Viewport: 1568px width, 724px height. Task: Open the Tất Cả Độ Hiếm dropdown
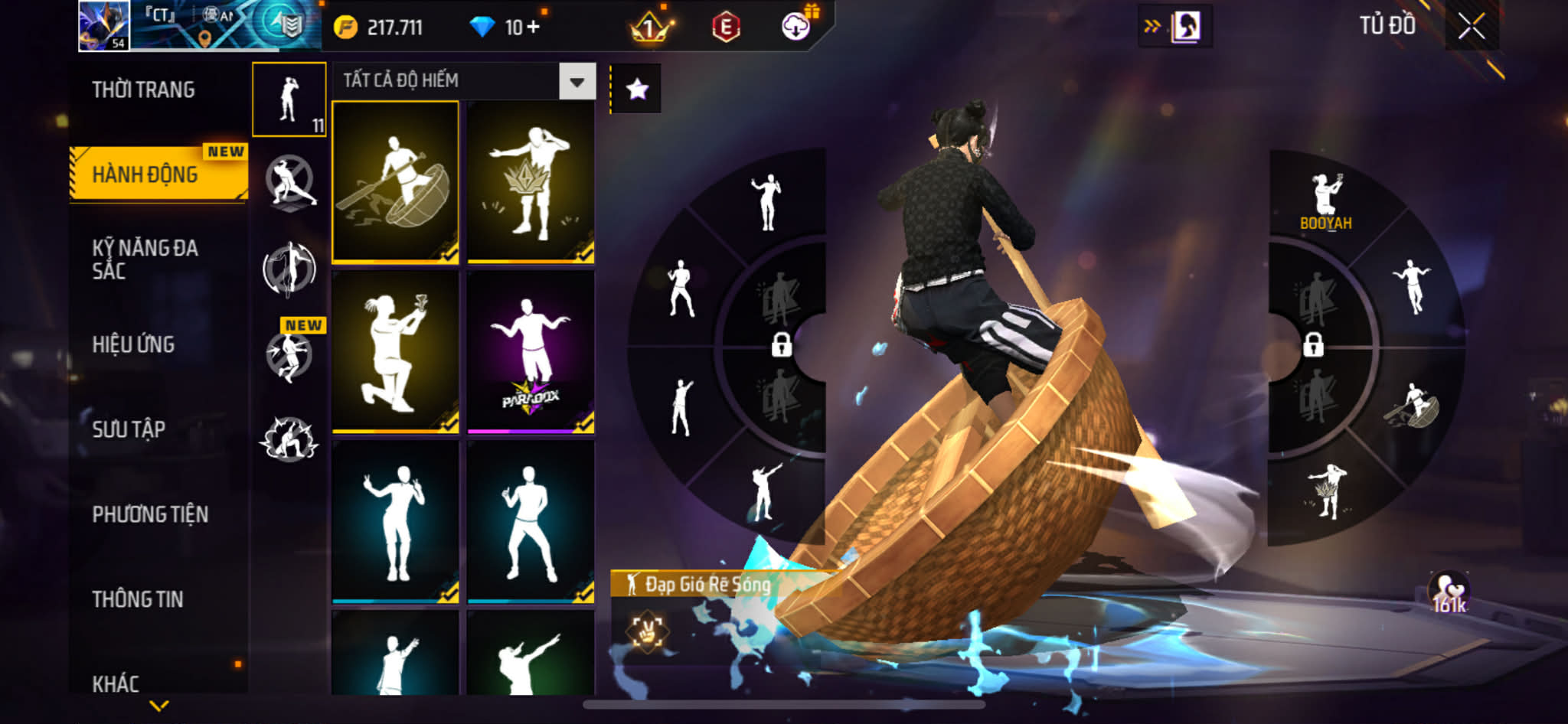click(577, 81)
